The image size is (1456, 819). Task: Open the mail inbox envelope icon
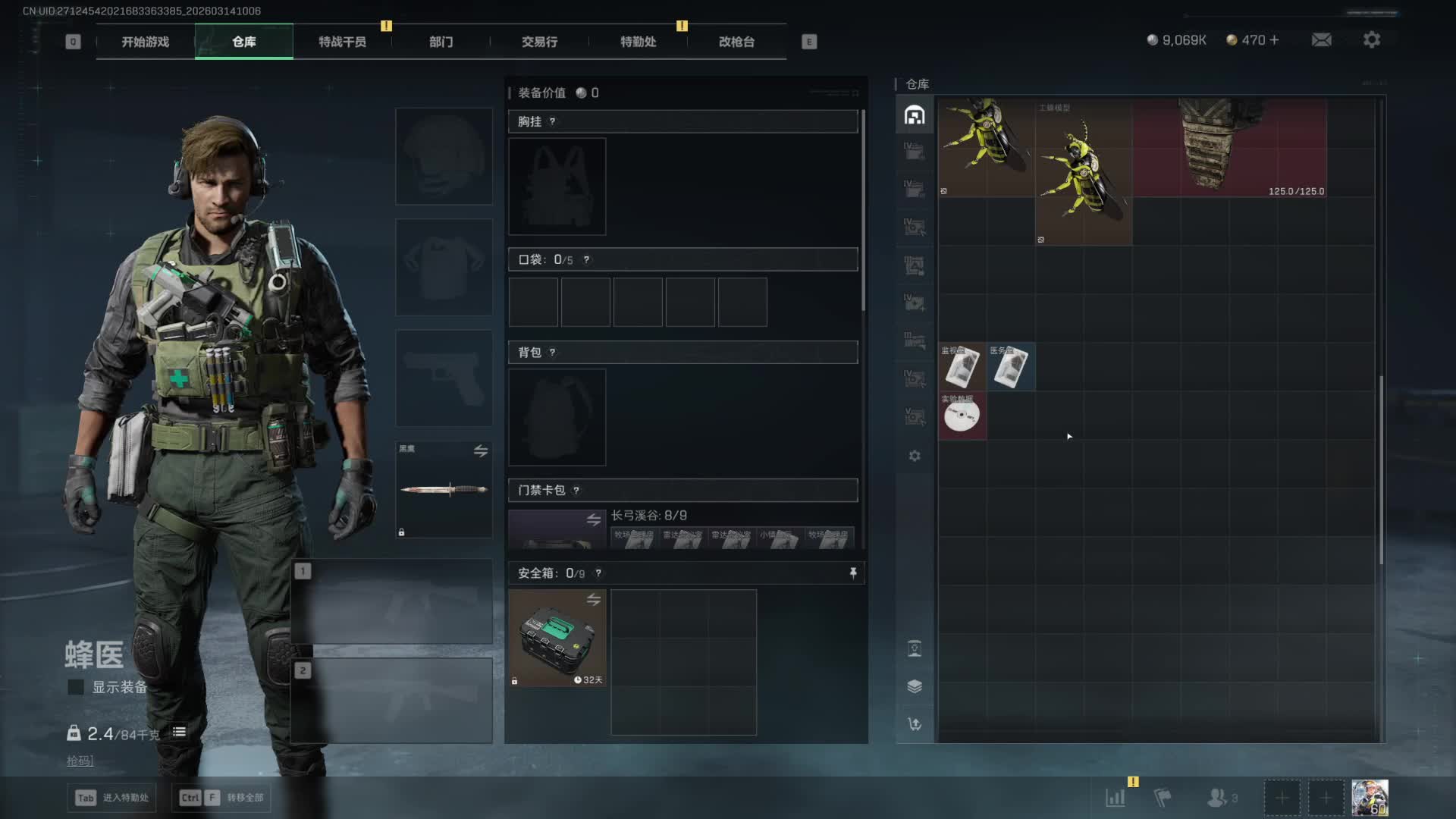[x=1321, y=39]
